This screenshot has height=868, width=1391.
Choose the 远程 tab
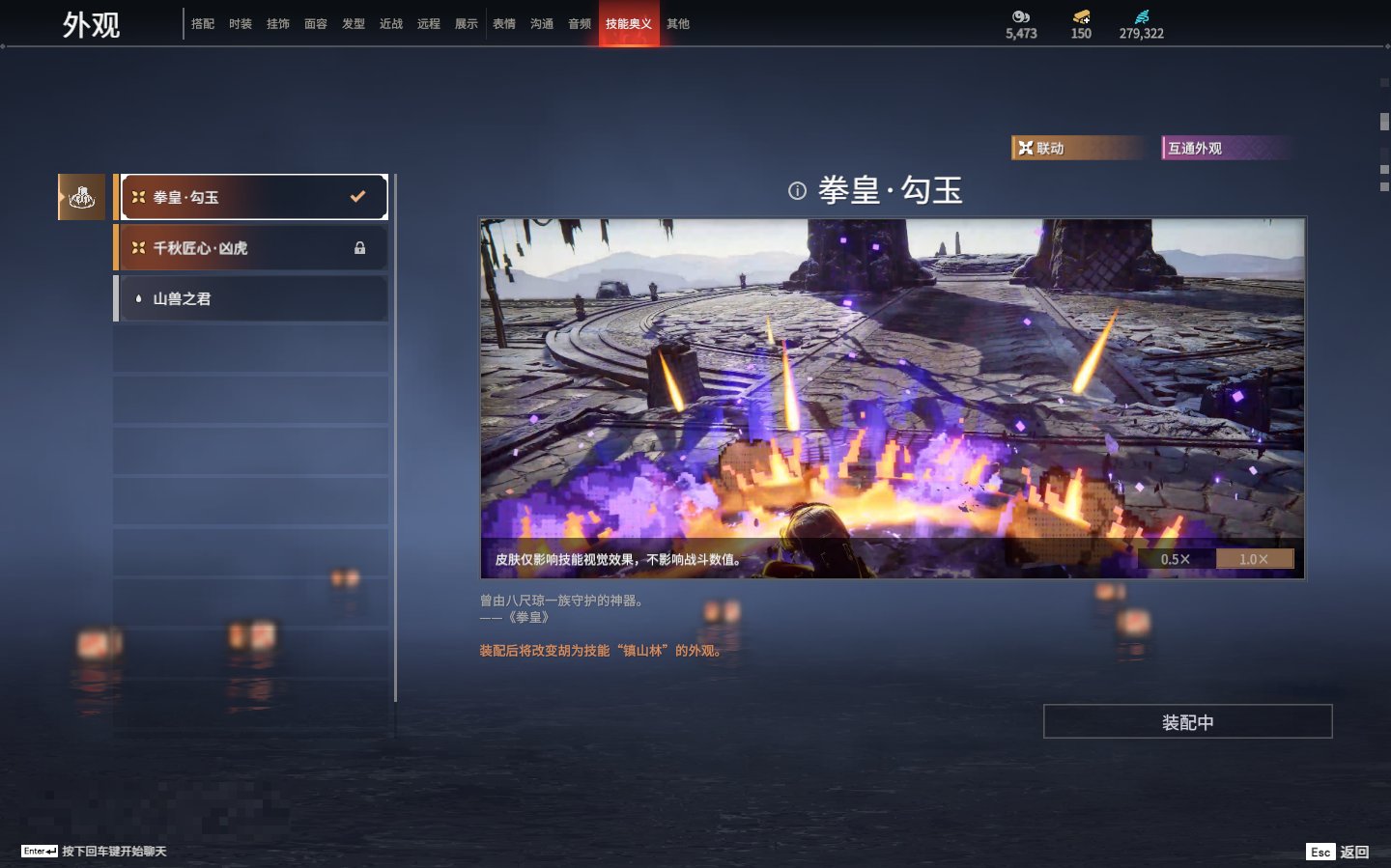[x=429, y=24]
